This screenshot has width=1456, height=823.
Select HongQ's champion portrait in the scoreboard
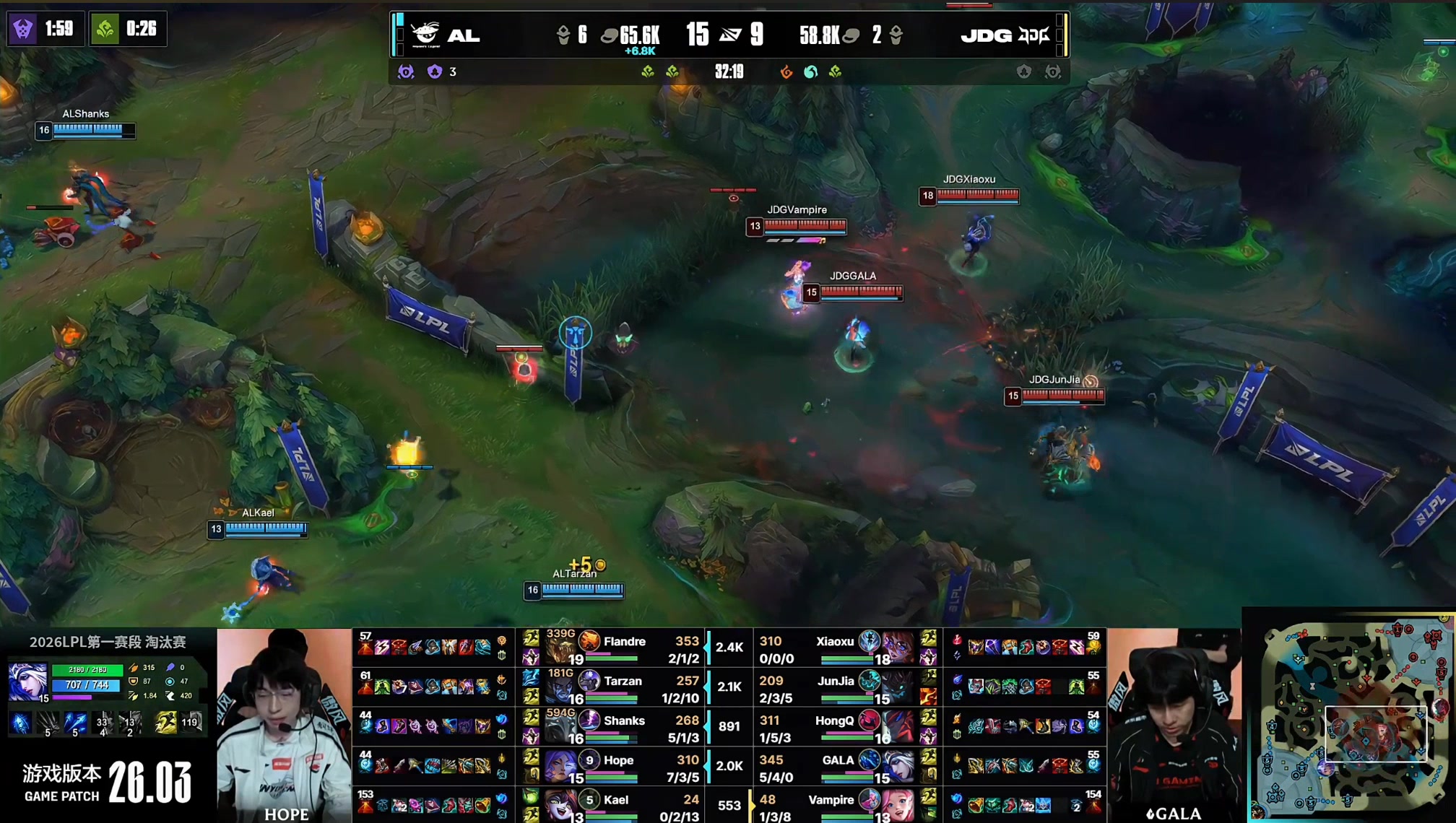click(x=898, y=727)
